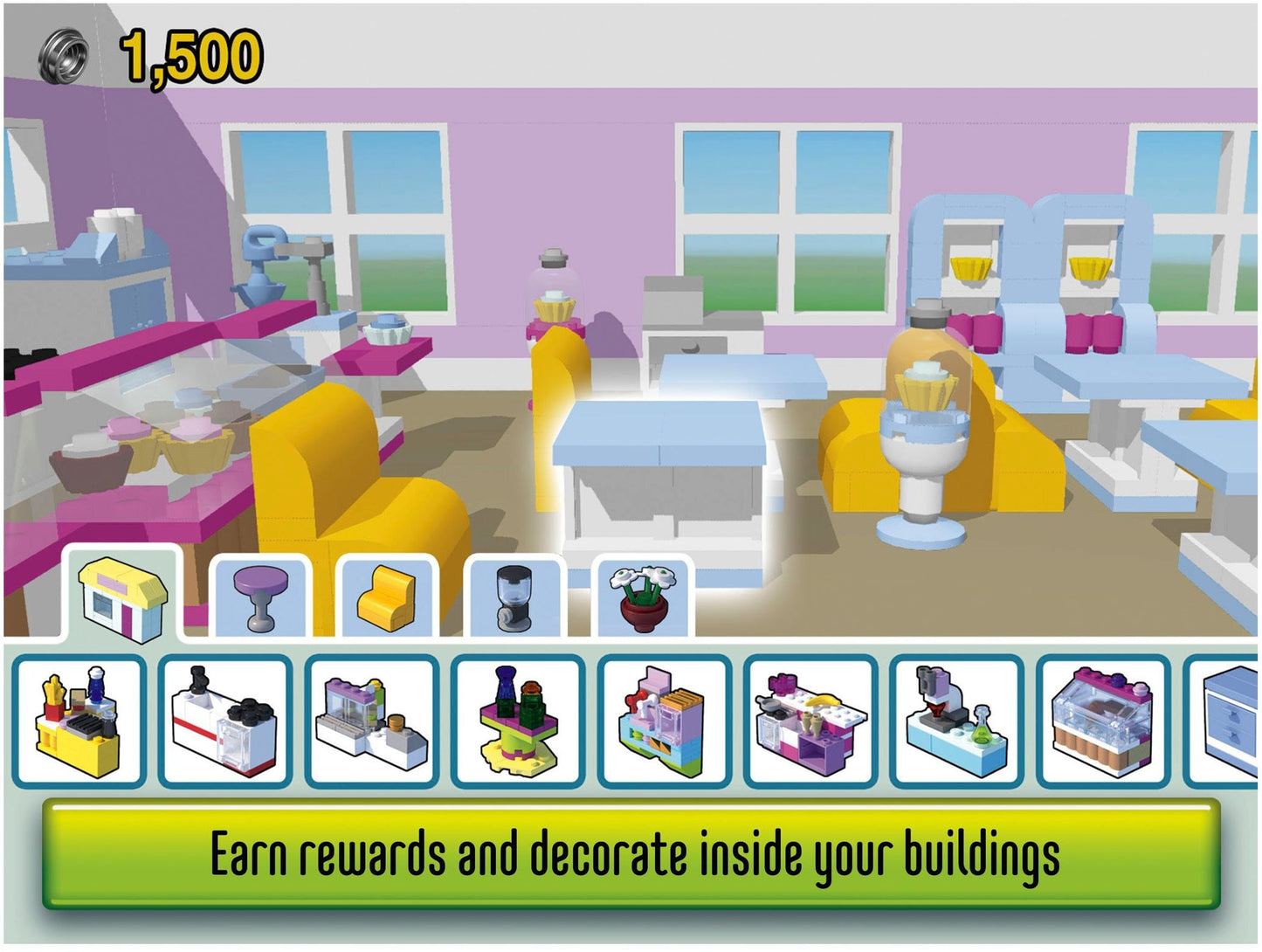Viewport: 1262px width, 952px height.
Task: Select the yellow cash register counter item
Action: point(79,723)
